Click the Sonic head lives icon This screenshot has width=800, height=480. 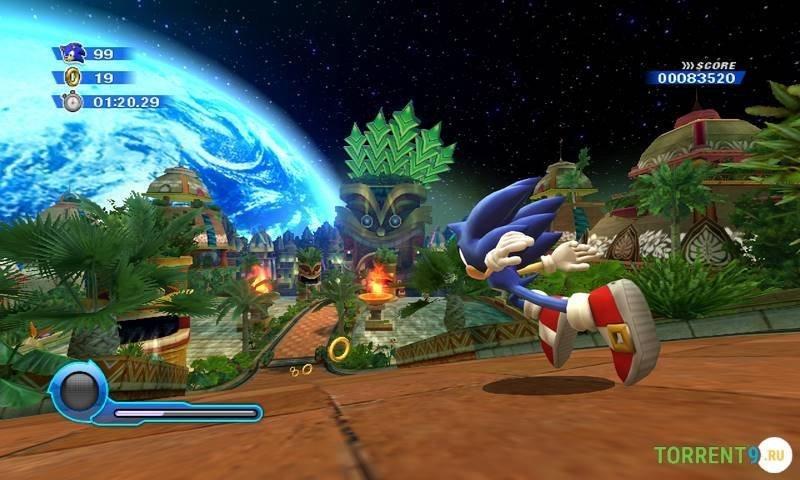tap(72, 52)
